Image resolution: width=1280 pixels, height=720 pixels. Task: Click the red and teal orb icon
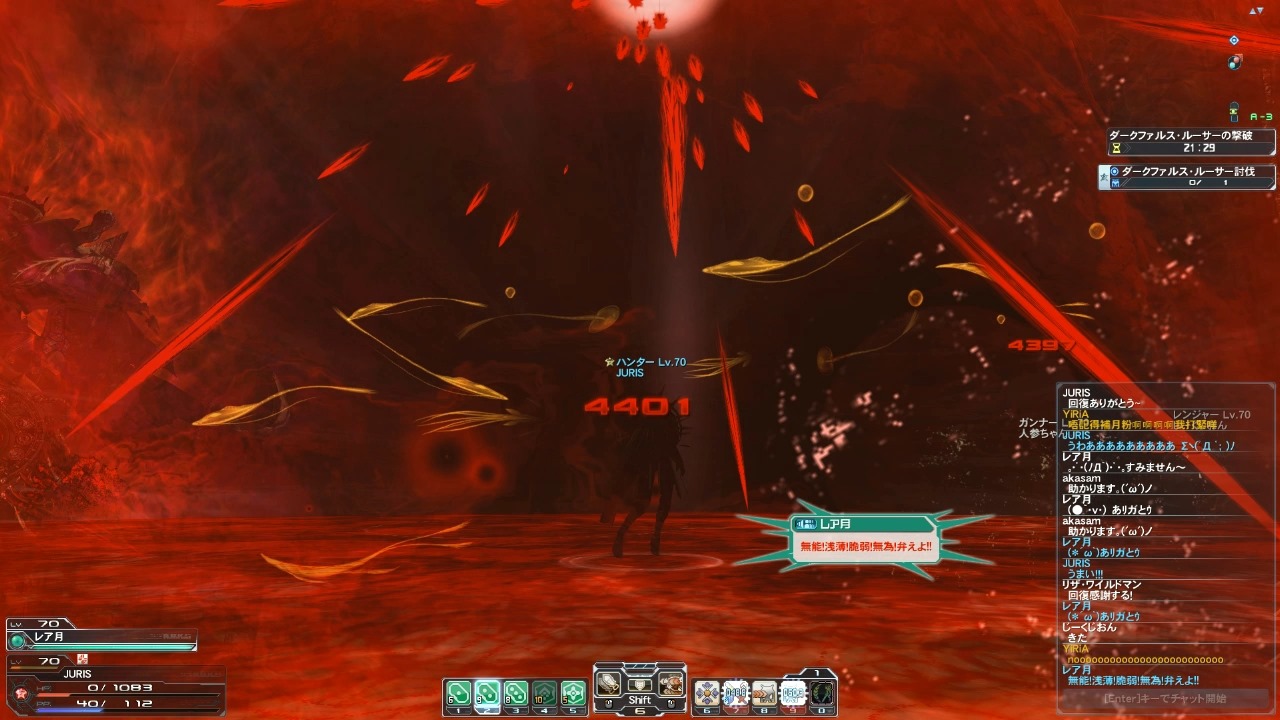[x=1236, y=62]
